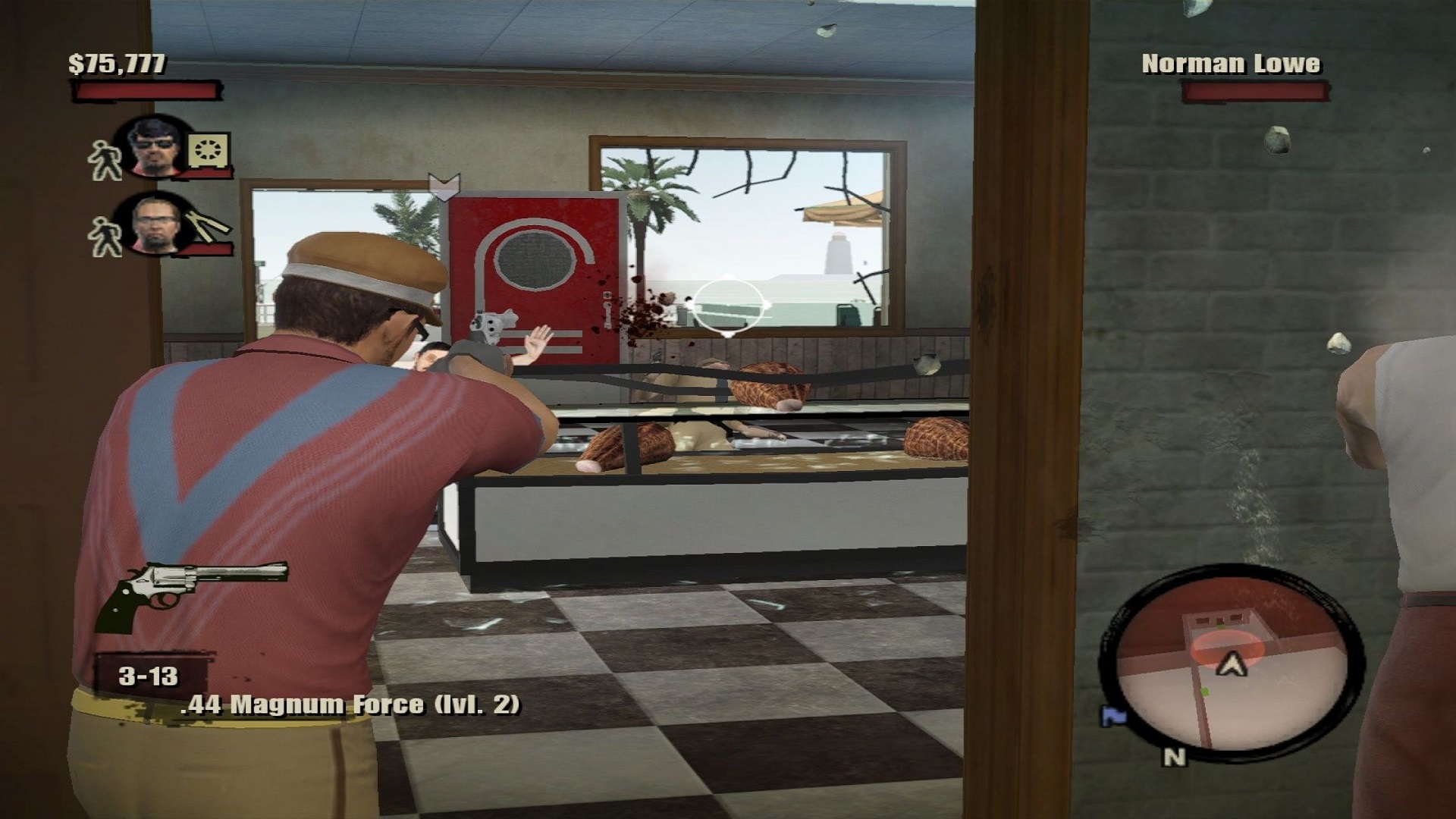Click the bolt cutters specialty icon

pos(208,225)
